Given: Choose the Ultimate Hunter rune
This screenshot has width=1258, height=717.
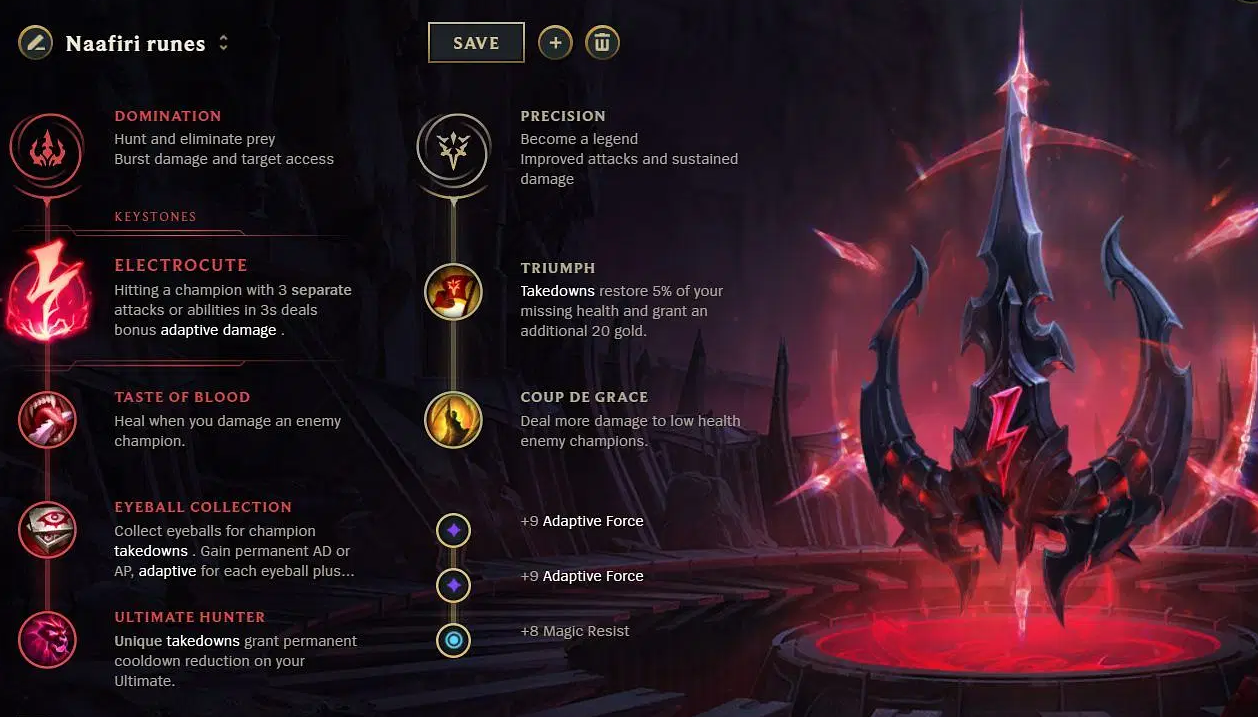Looking at the screenshot, I should [47, 640].
